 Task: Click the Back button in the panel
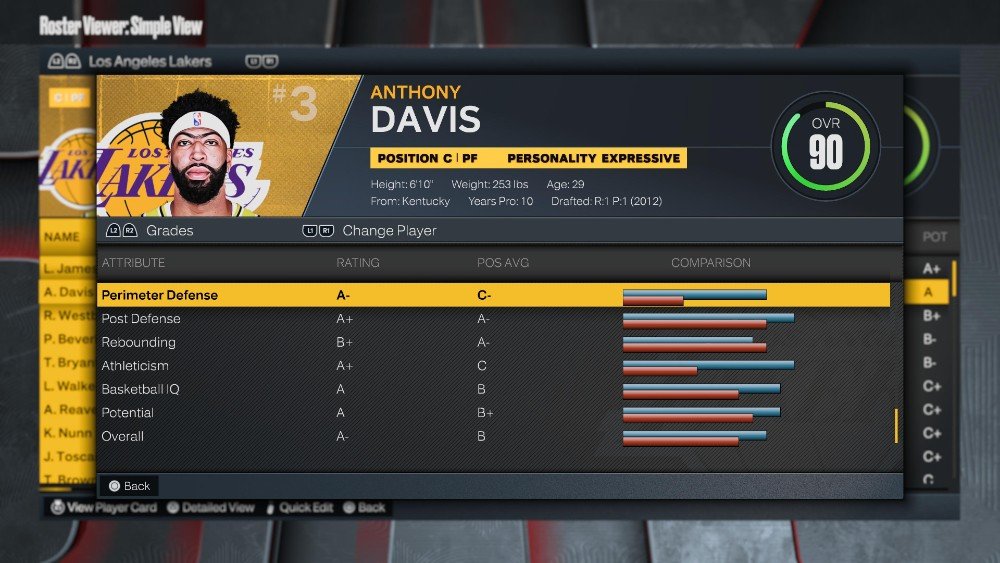tap(129, 486)
